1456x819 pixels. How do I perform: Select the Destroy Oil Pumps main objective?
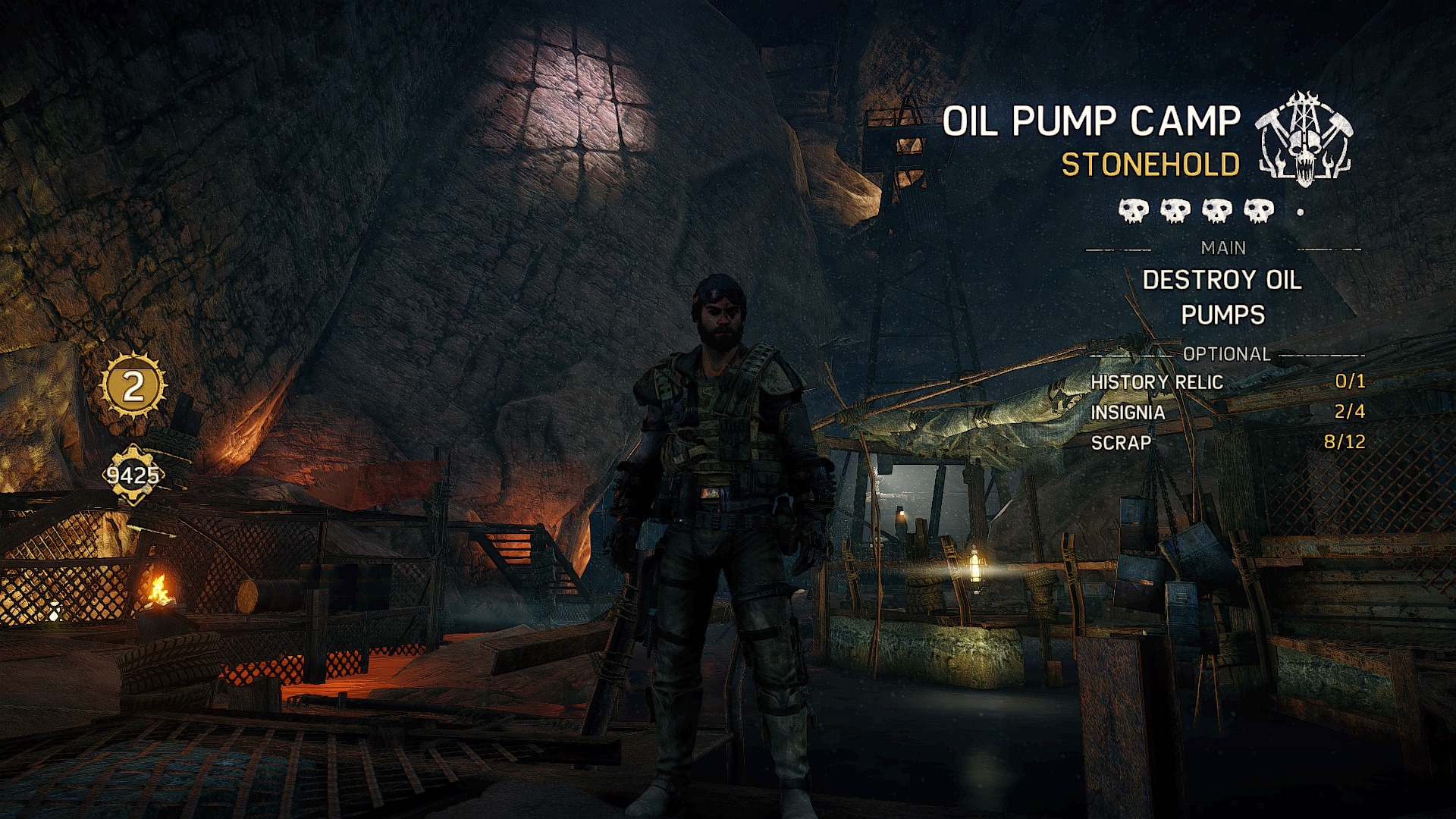click(x=1222, y=297)
